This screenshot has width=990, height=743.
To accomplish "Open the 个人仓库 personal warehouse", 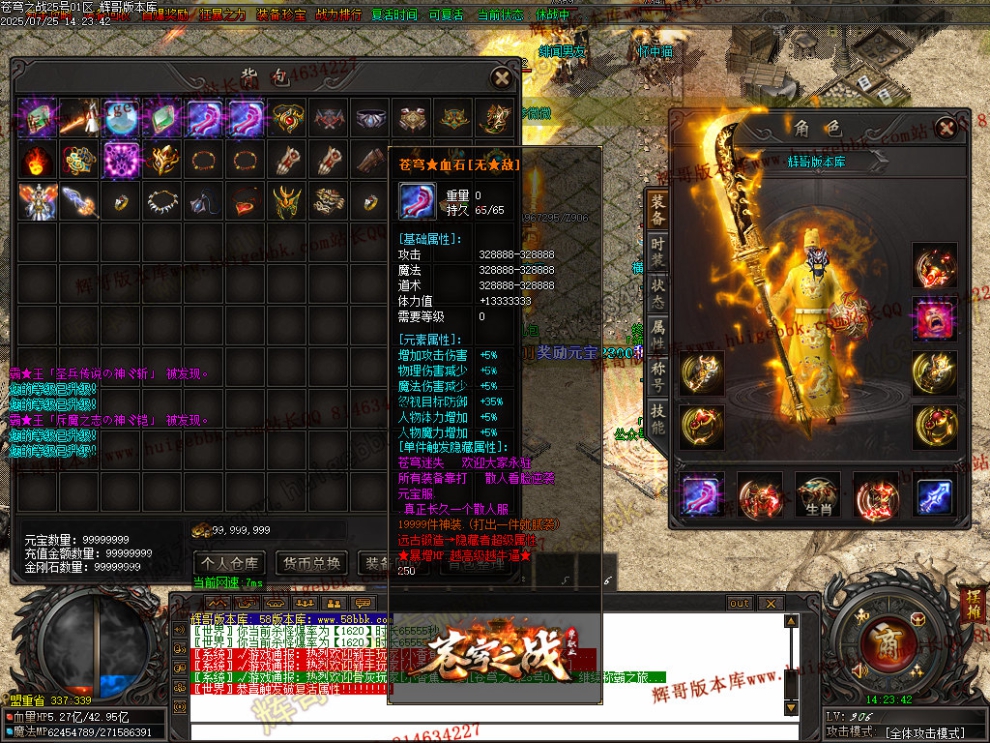I will point(230,563).
